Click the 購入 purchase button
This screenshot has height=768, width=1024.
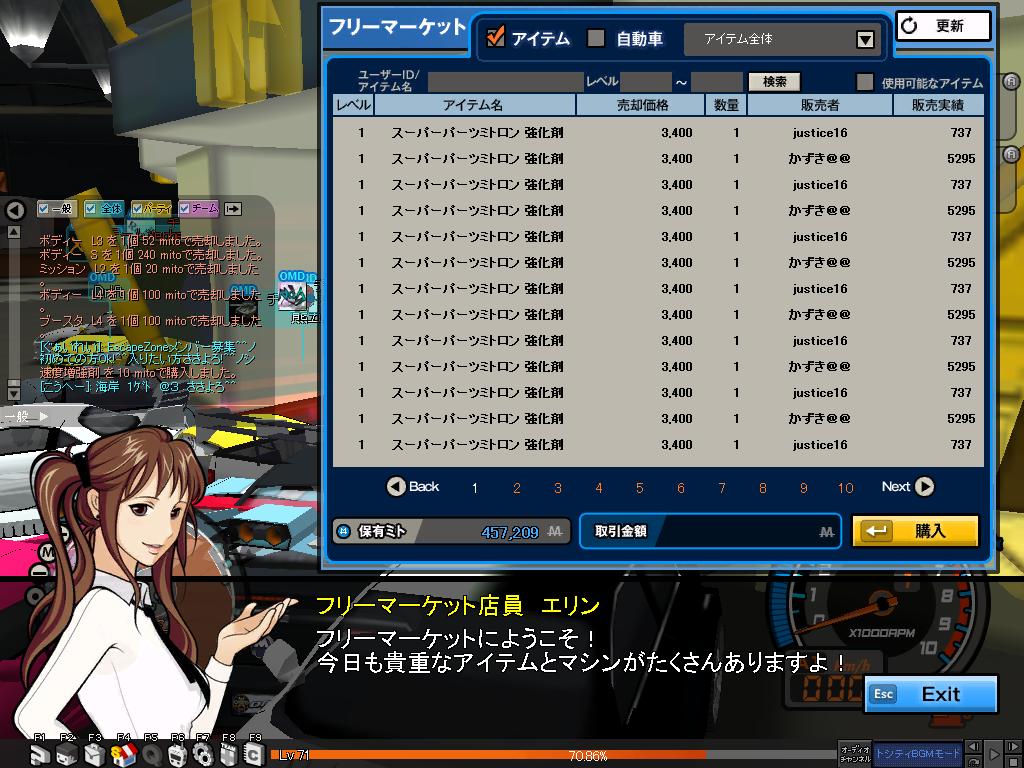[x=915, y=531]
